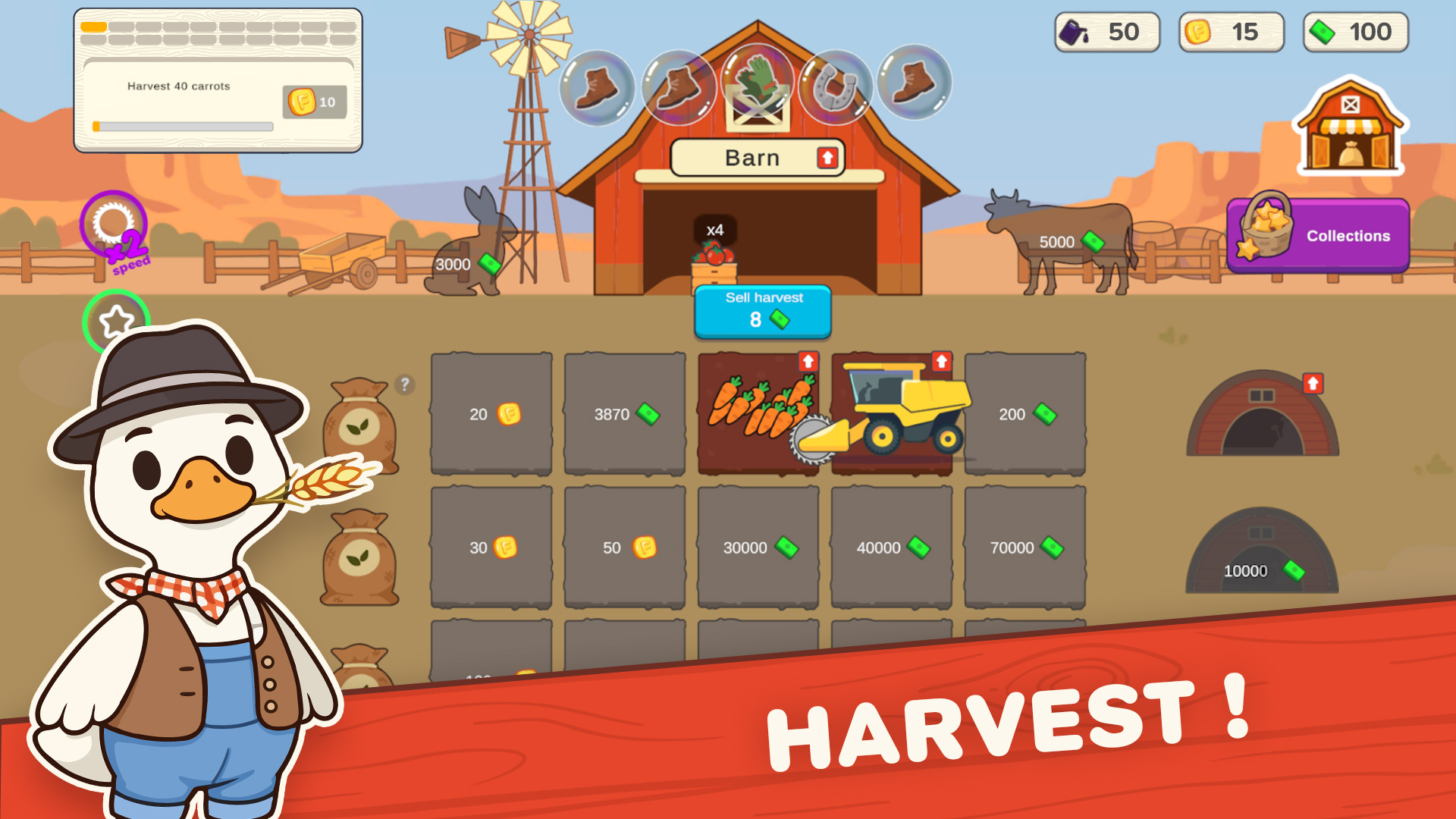Viewport: 1456px width, 819px height.
Task: Pop the bubble containing the green gloves
Action: [x=758, y=83]
